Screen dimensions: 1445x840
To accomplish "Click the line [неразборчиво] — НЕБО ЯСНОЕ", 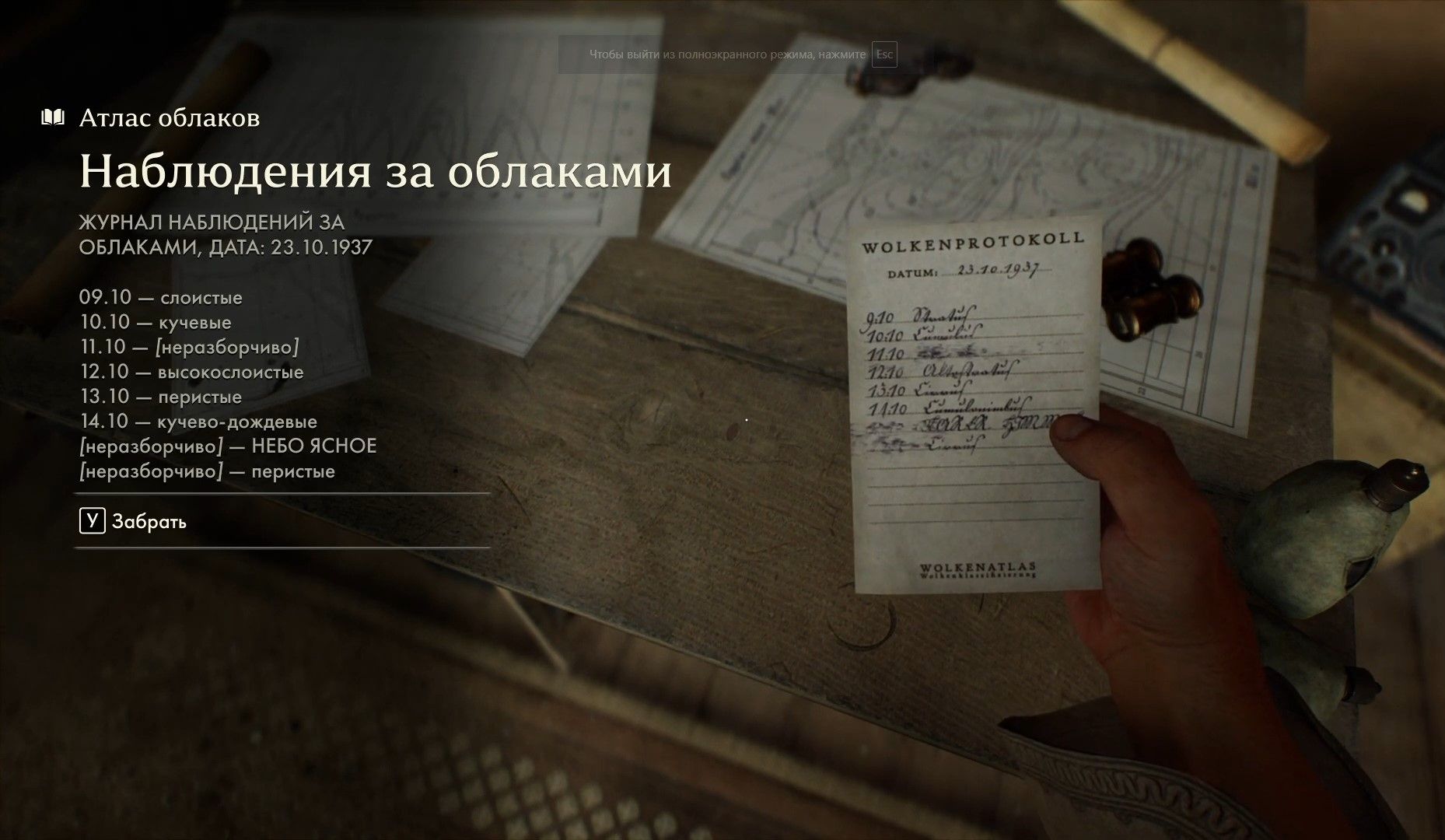I will [228, 446].
